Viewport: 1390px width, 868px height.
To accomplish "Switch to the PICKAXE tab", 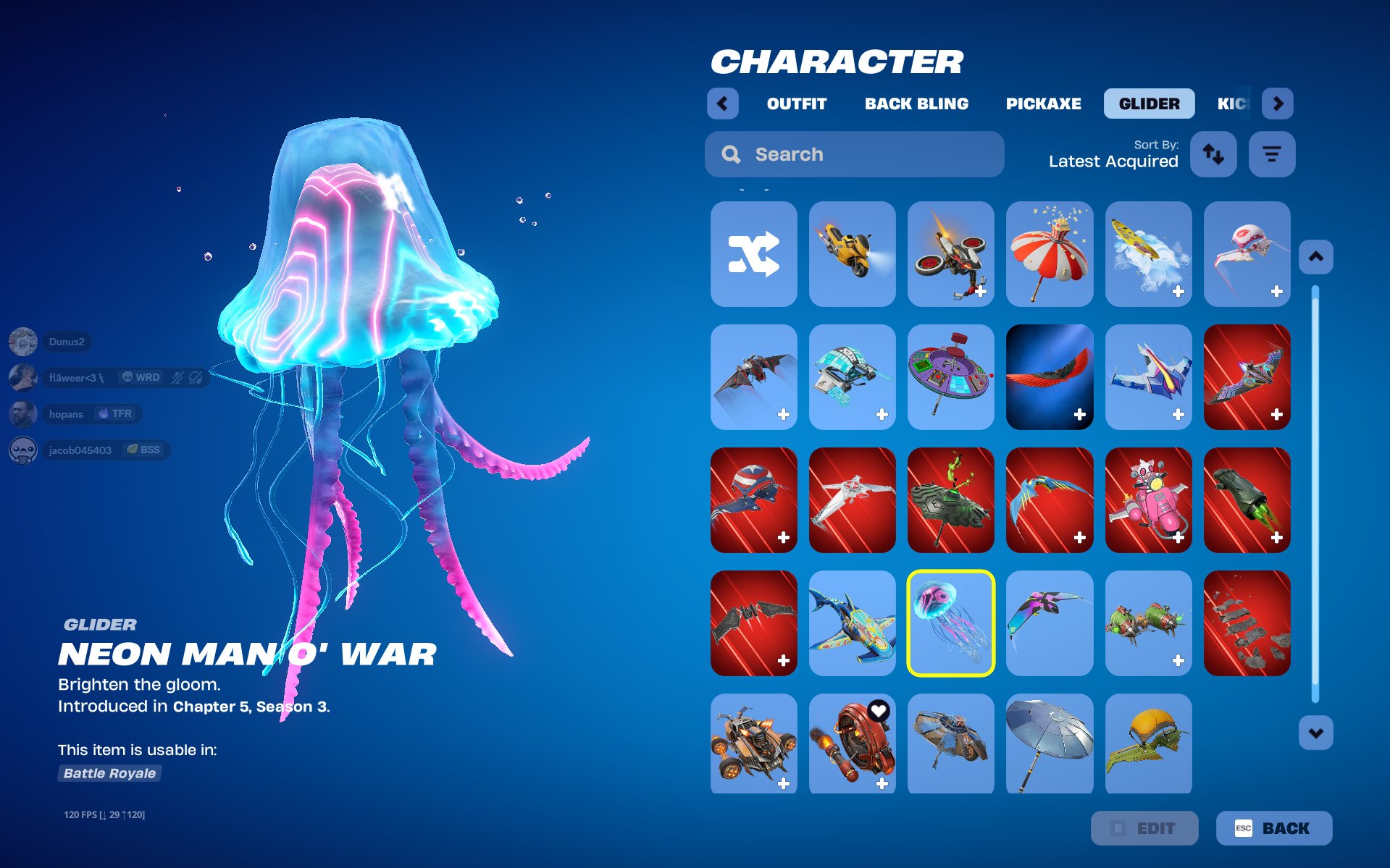I will click(x=1043, y=103).
